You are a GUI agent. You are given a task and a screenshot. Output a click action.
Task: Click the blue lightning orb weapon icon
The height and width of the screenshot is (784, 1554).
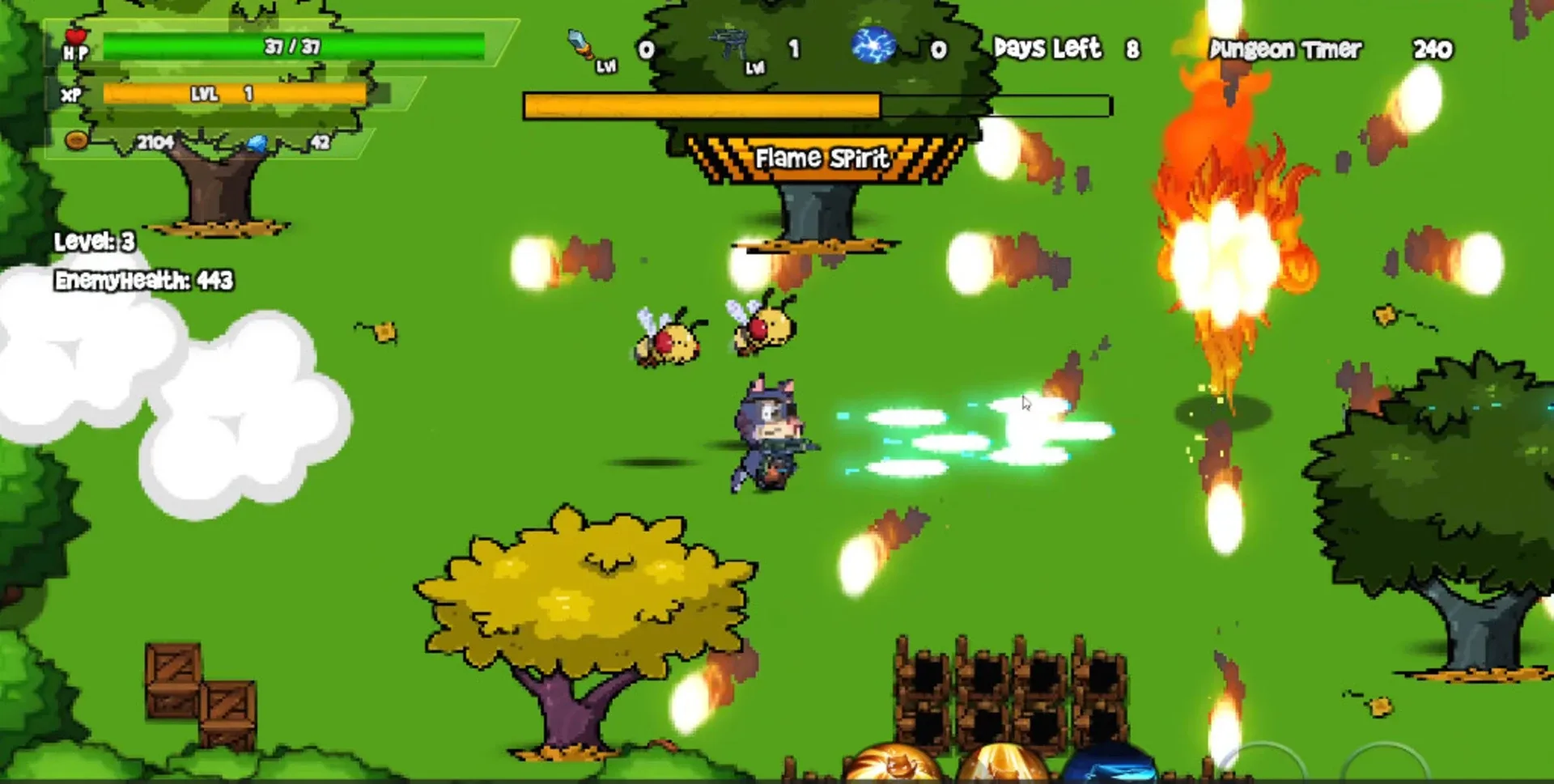tap(876, 46)
